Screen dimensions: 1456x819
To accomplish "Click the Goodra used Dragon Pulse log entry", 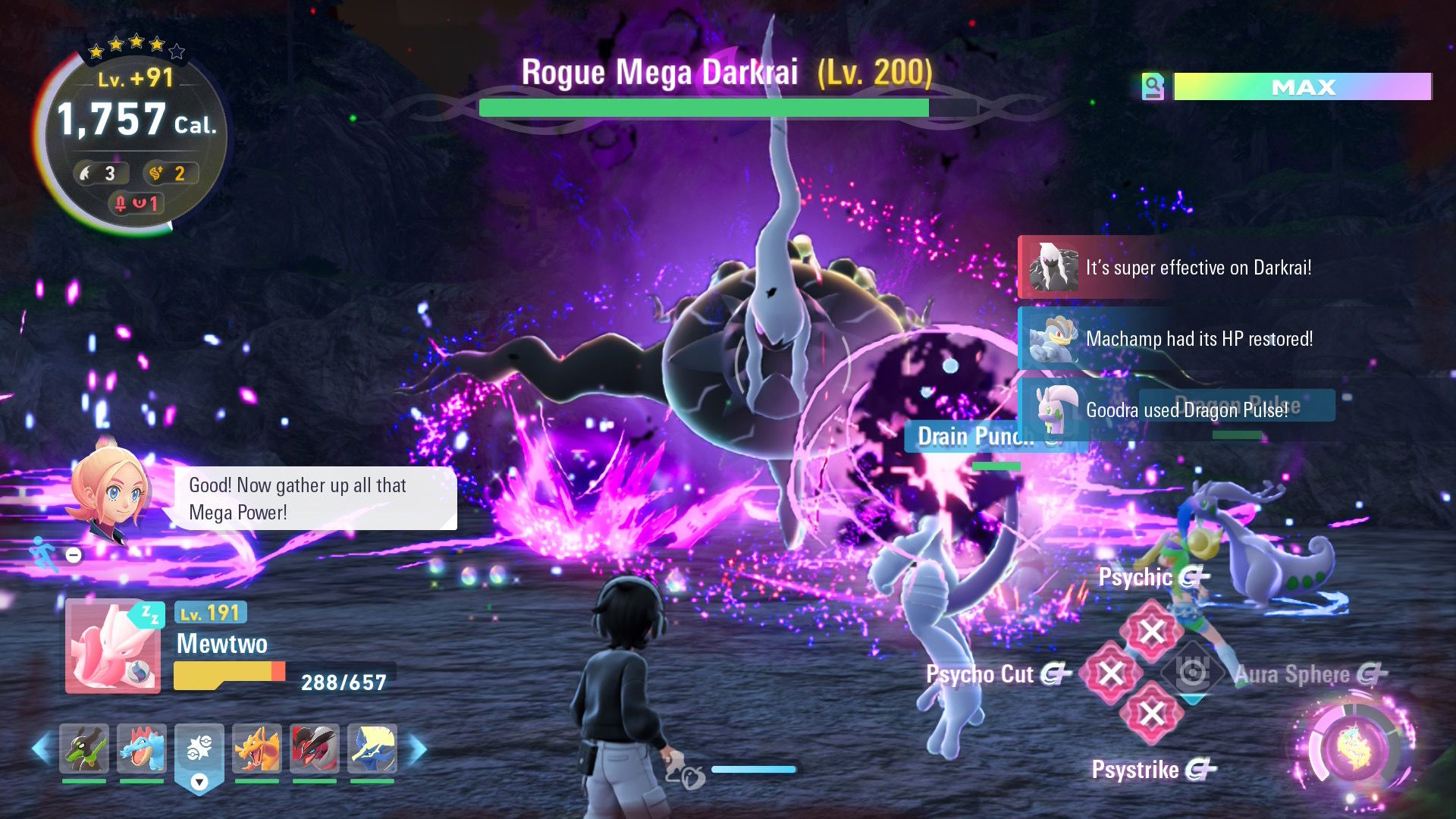I will [1186, 410].
